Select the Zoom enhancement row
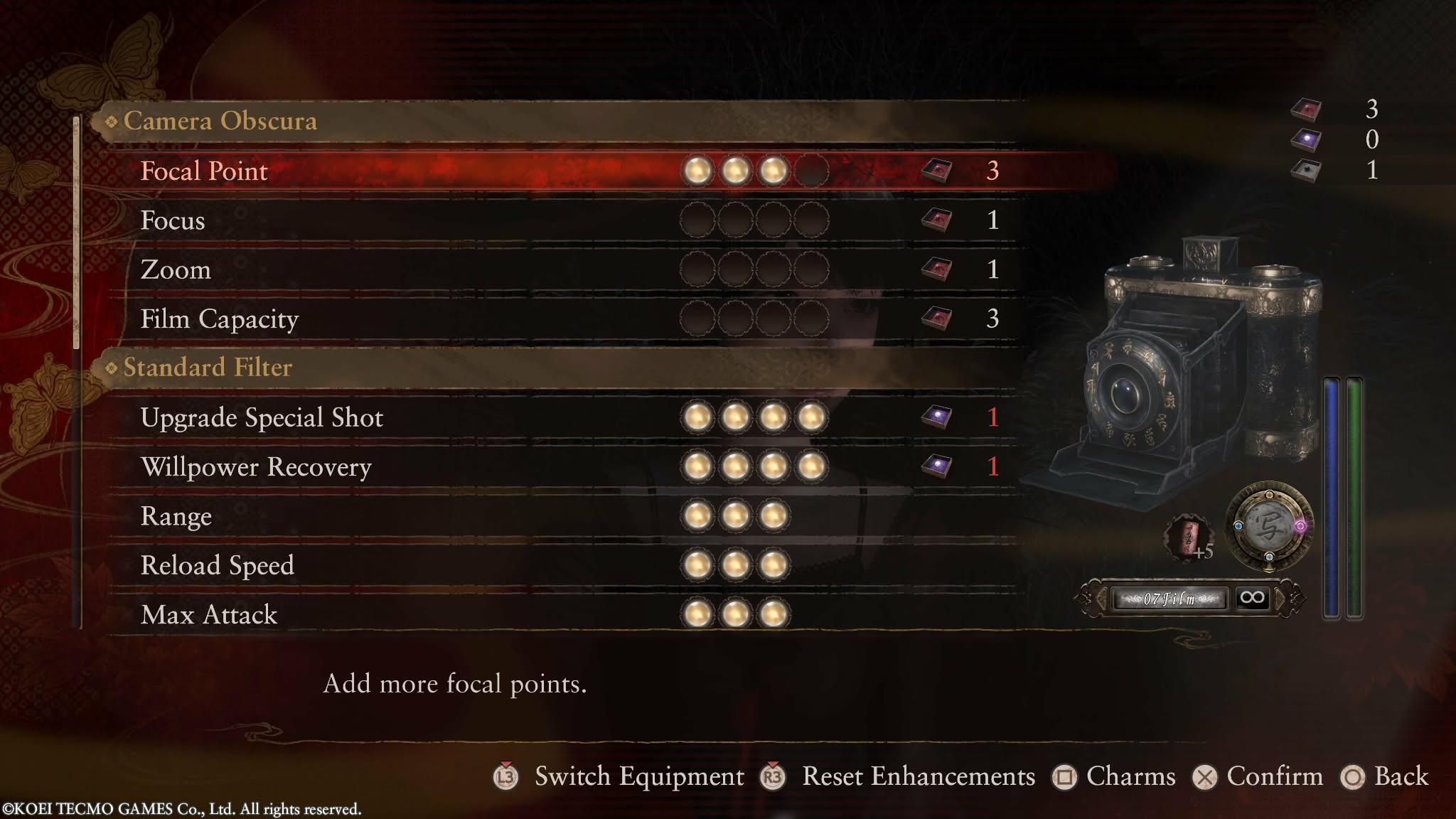Screen dimensions: 1456x819 tap(176, 269)
